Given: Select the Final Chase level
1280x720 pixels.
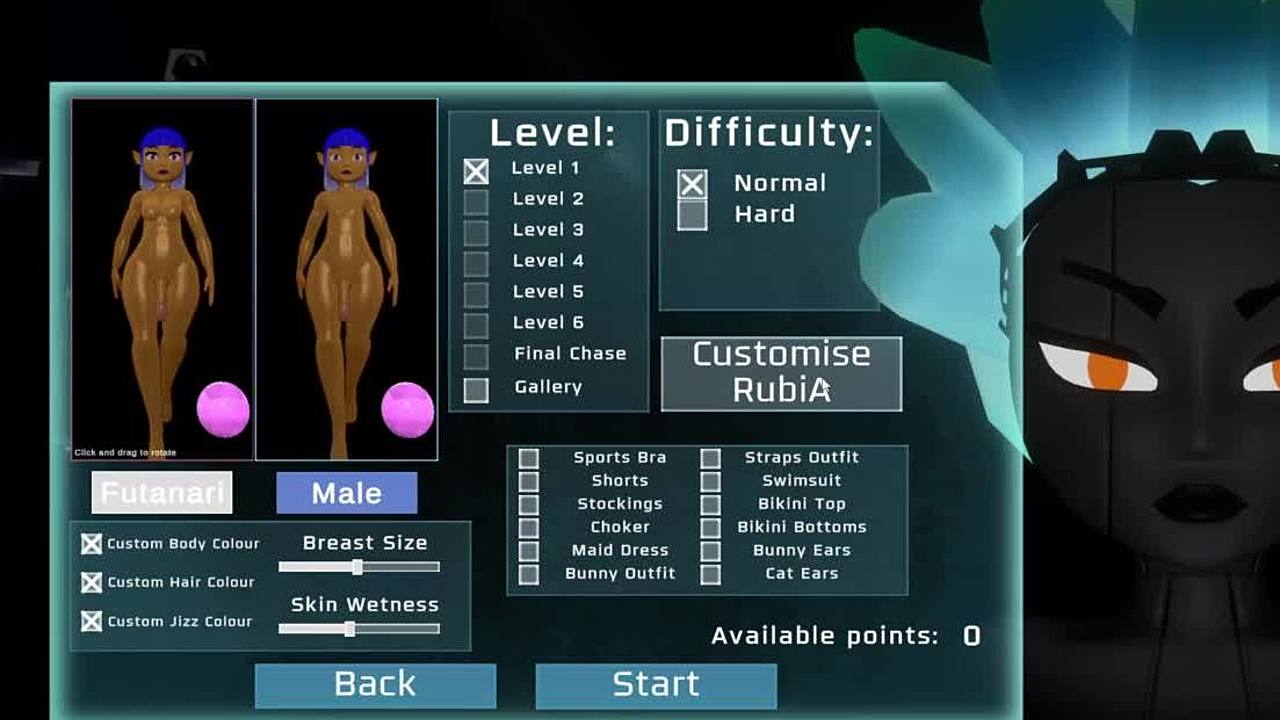Looking at the screenshot, I should click(x=476, y=356).
